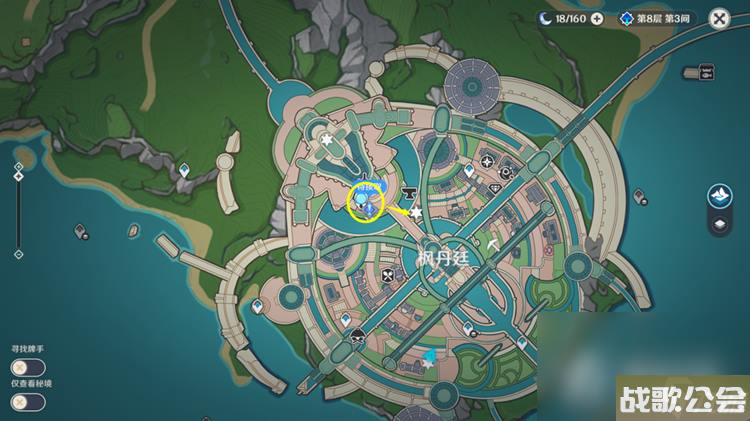Screen dimensions: 750x421
Task: Choose the restaurant fork-and-knife map marker
Action: 389,273
